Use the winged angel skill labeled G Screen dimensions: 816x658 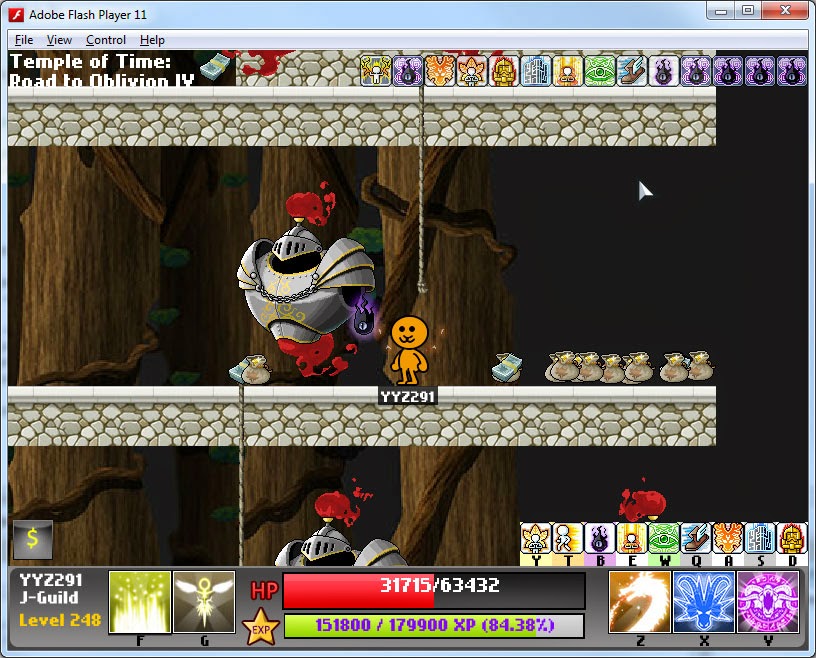[x=204, y=601]
